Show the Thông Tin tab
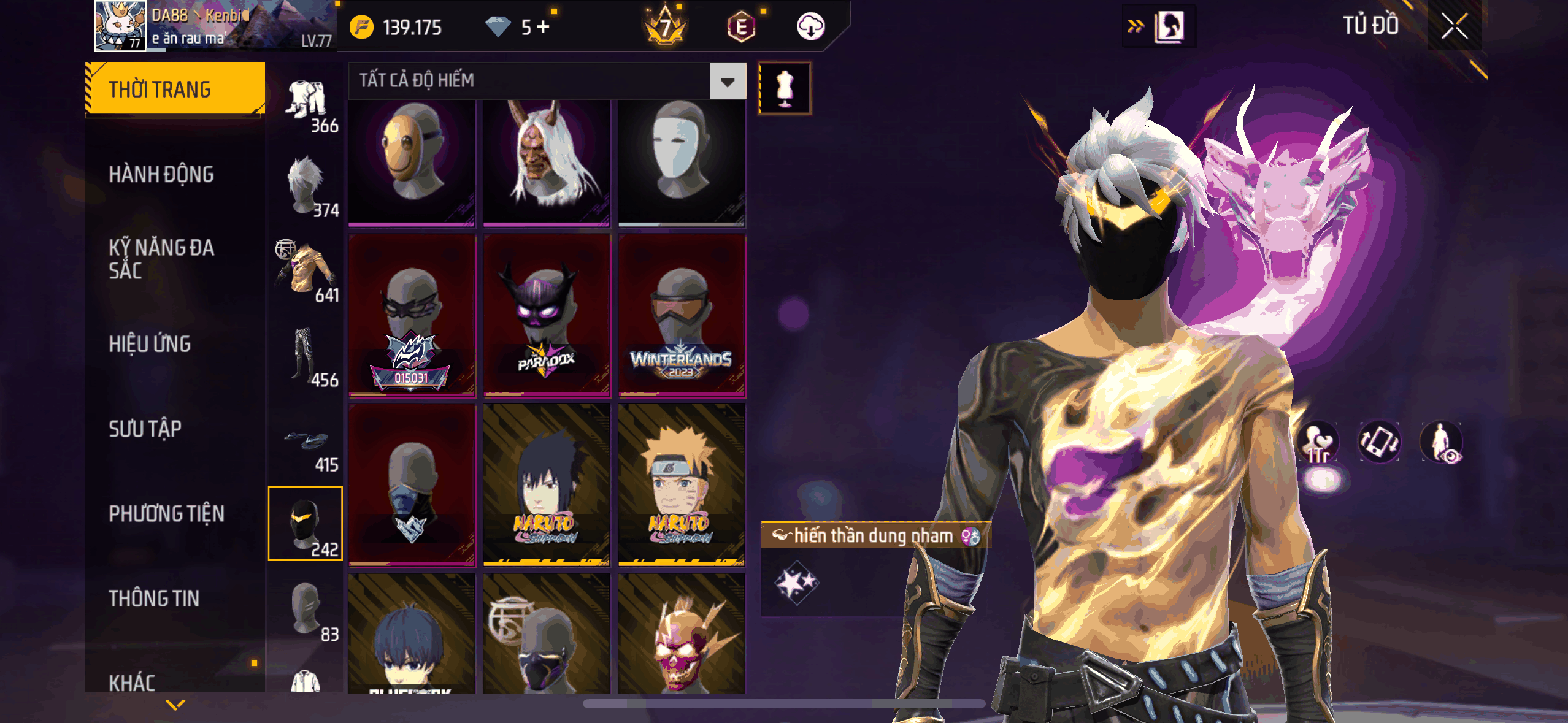Screen dimensions: 1568x723 [x=154, y=599]
